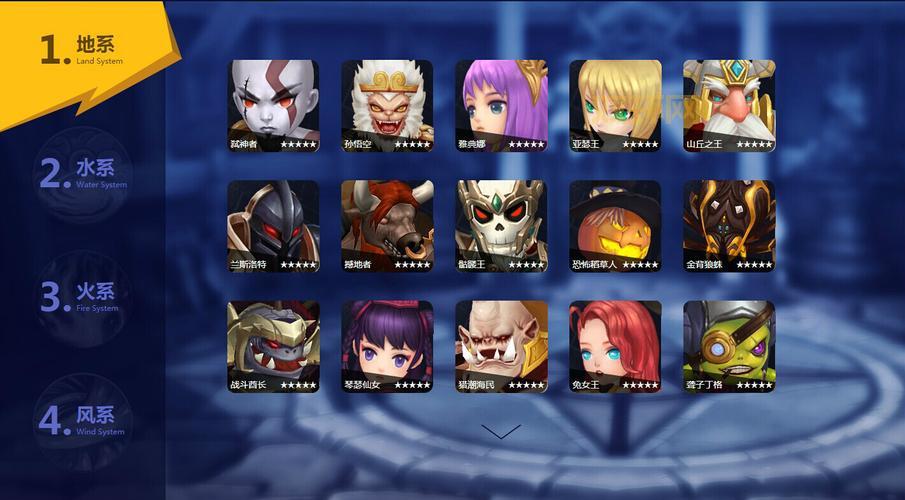Select the 琴瑟仙女 dark-haired girl portrait

tap(387, 346)
